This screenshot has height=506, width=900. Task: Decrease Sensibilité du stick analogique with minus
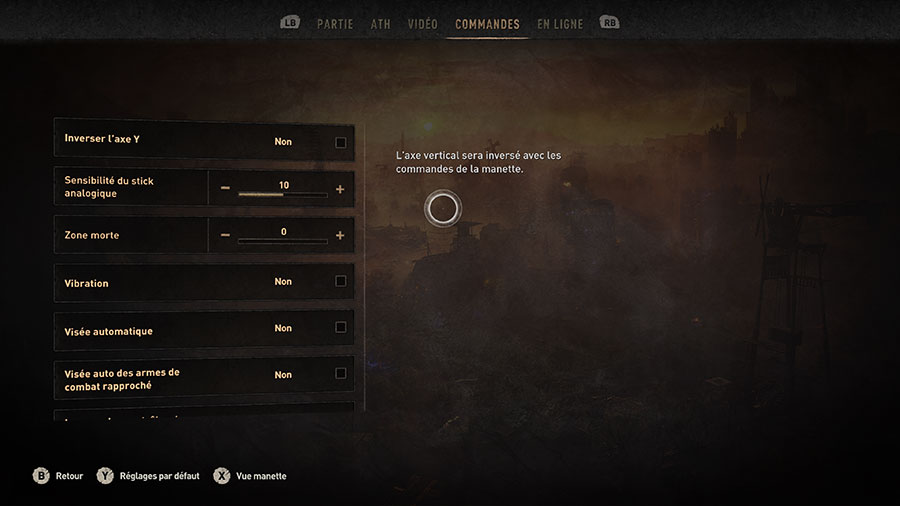click(x=225, y=189)
